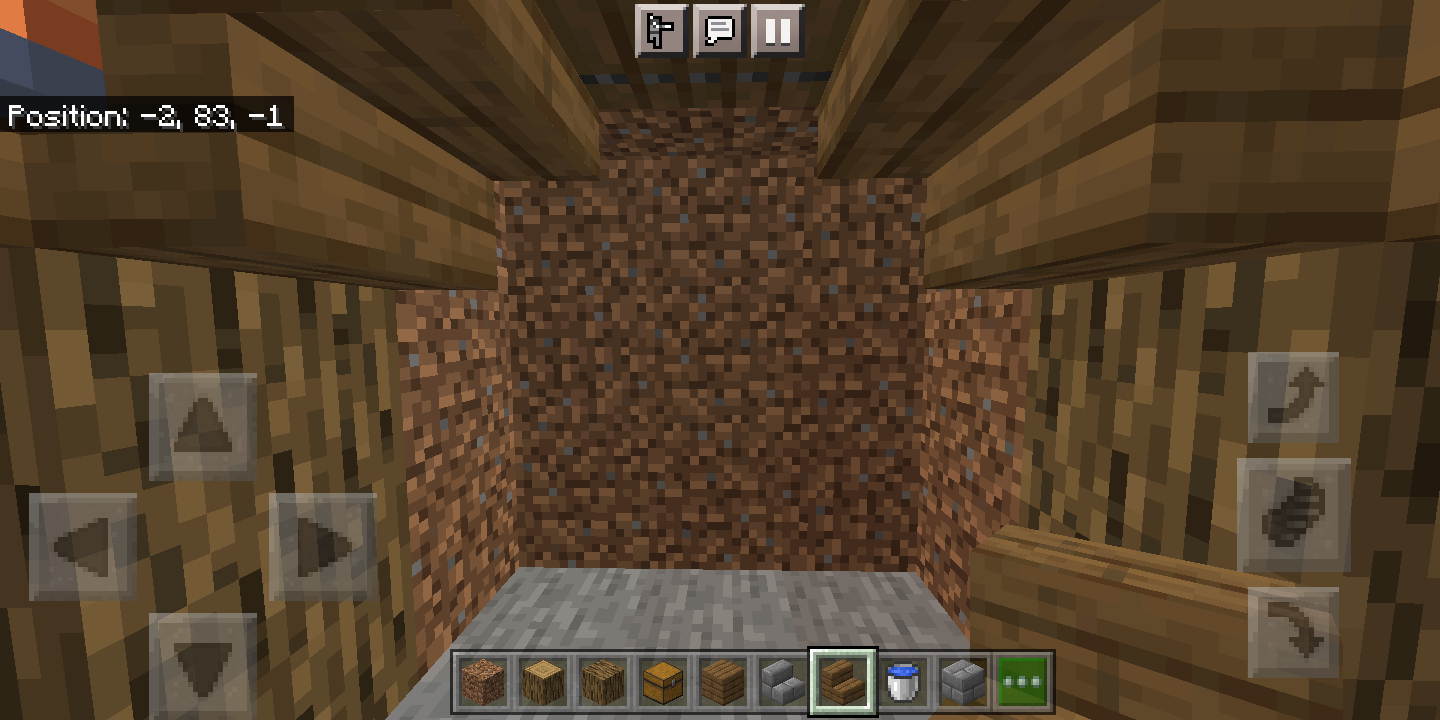Open the chat window
The height and width of the screenshot is (720, 1440).
tap(720, 31)
